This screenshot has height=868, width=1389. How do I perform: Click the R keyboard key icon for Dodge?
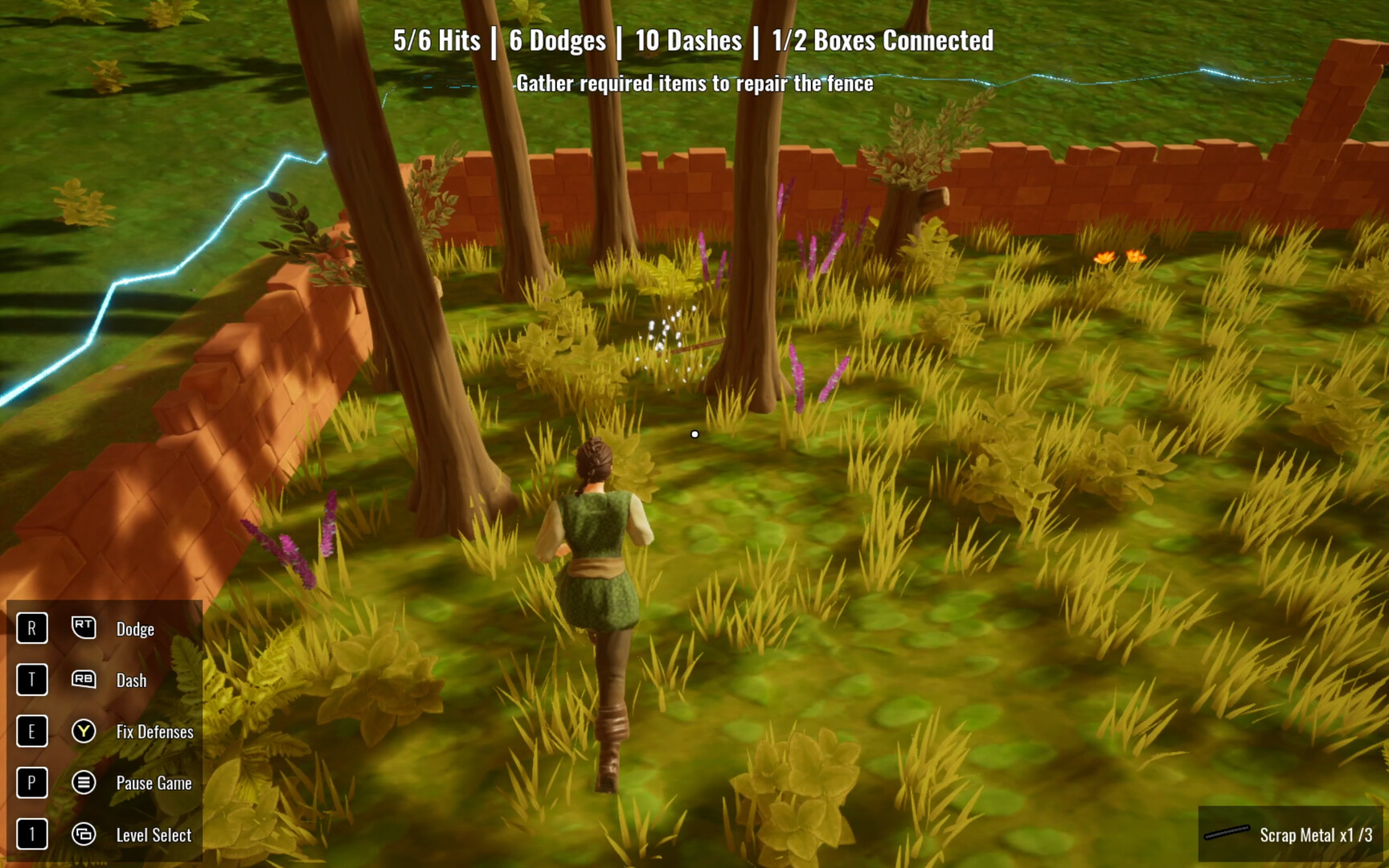pyautogui.click(x=31, y=628)
